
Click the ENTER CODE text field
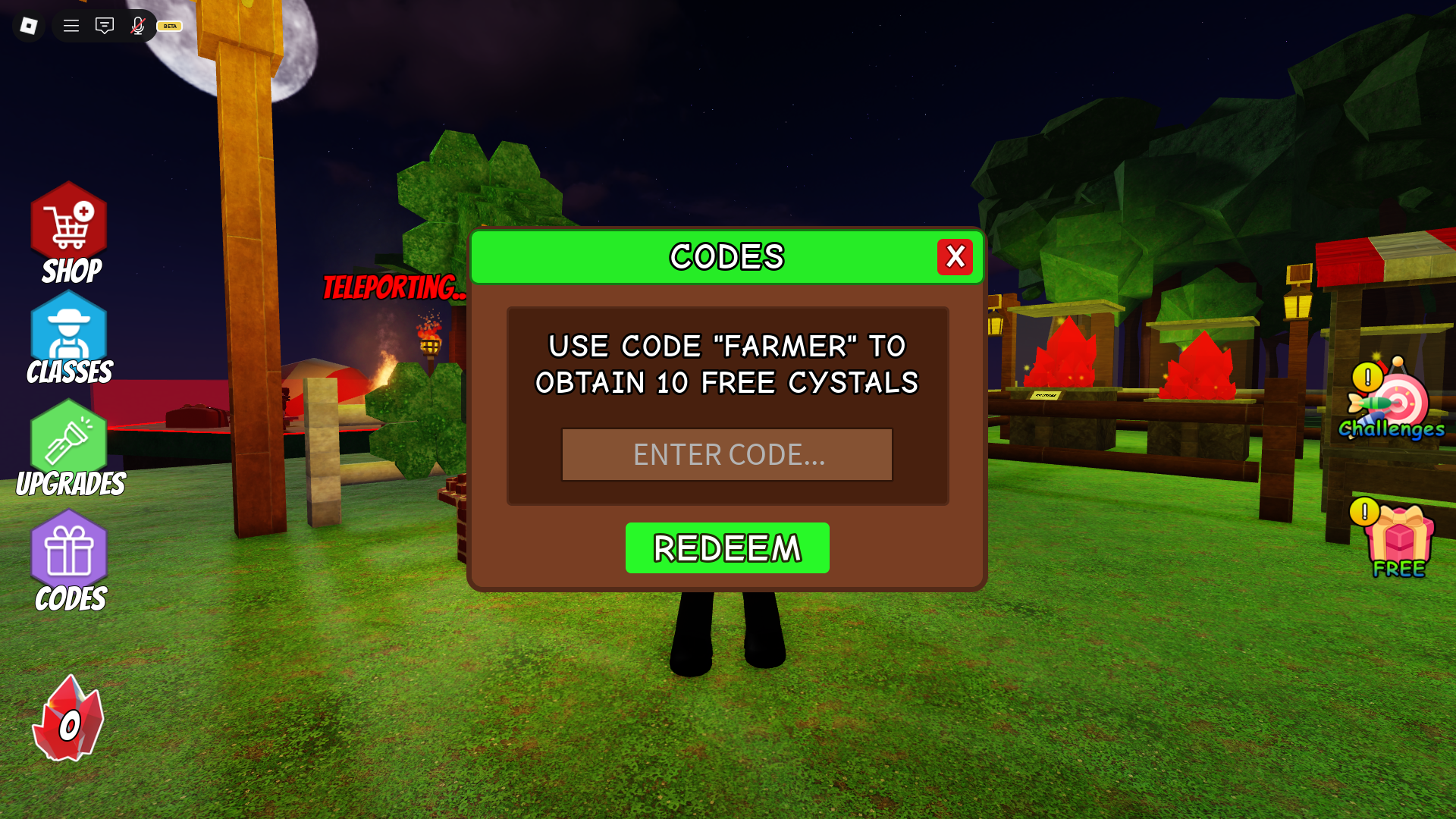[726, 454]
